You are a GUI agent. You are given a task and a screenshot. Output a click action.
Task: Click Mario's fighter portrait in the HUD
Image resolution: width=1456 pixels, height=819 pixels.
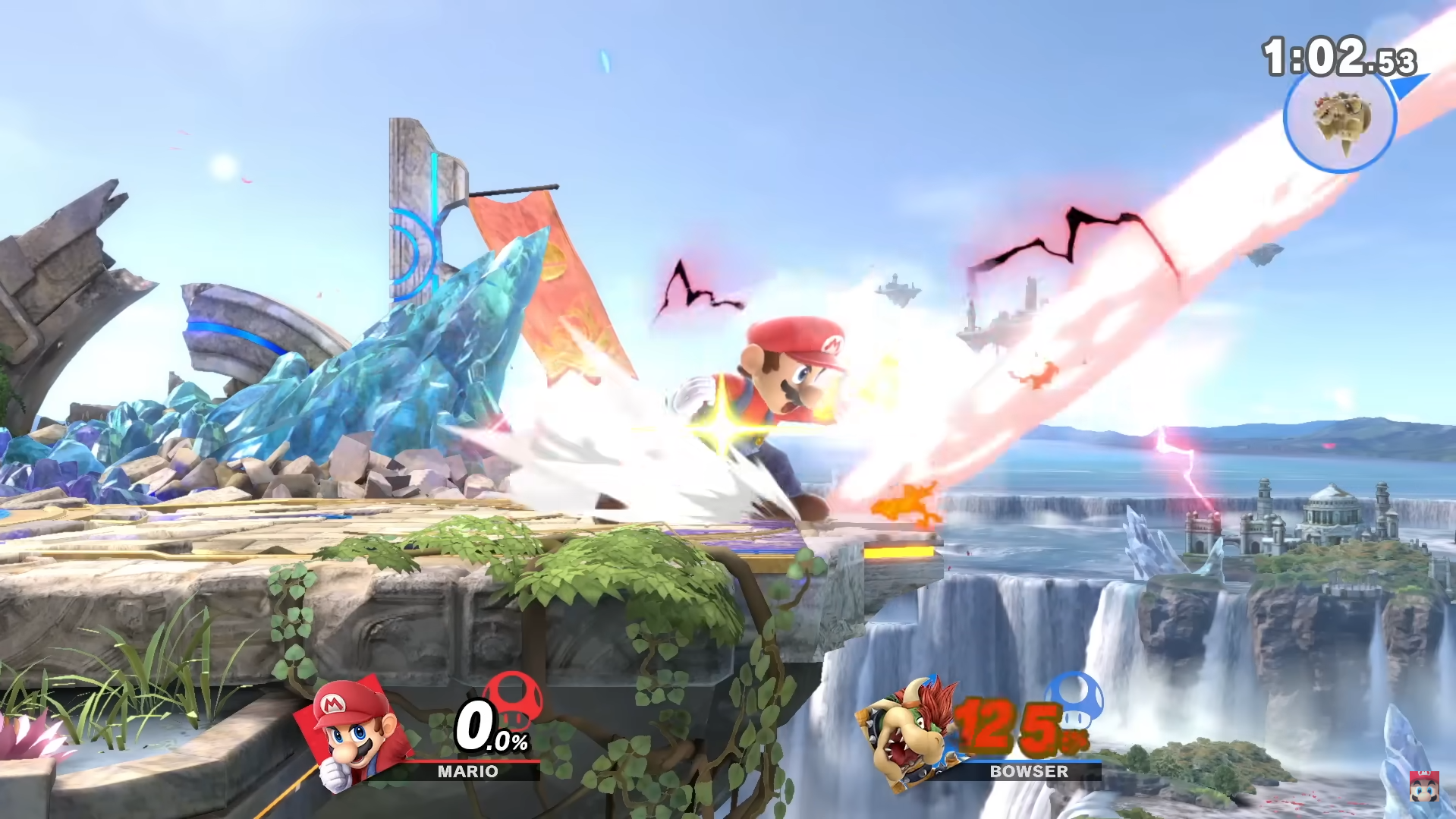click(354, 733)
